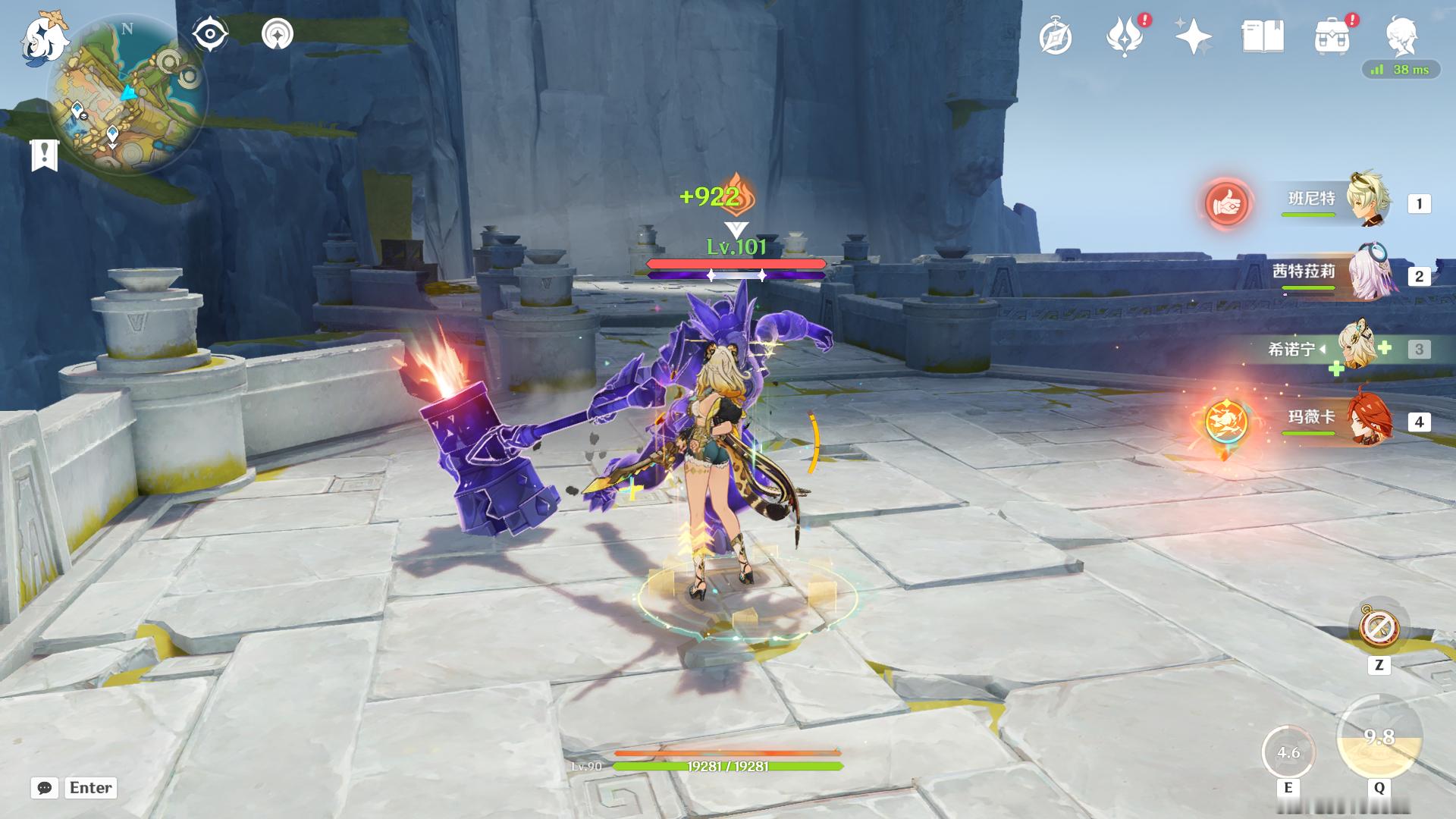Use the pocket watch gadget icon

(x=1379, y=628)
